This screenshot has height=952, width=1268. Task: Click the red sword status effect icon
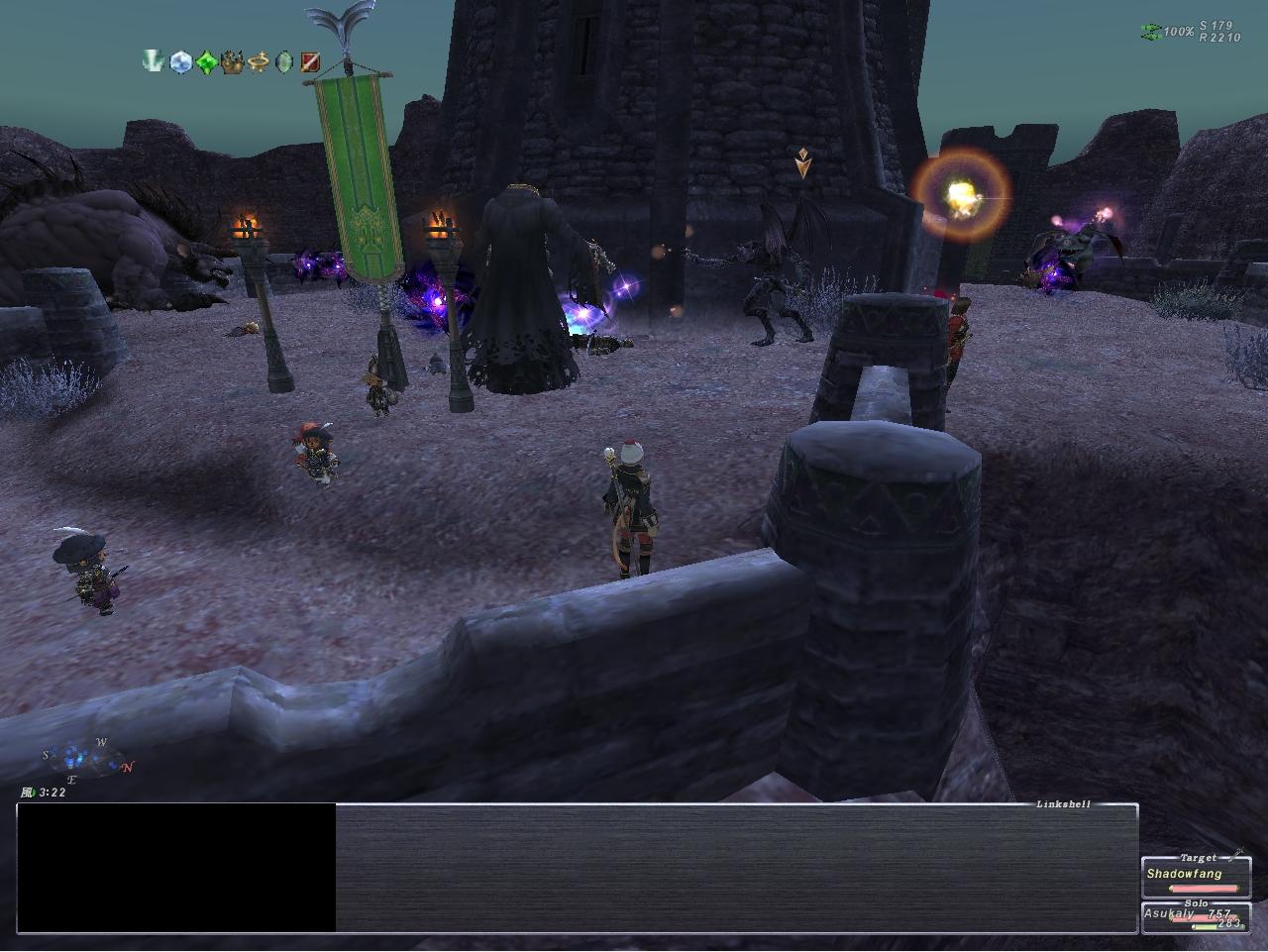tap(310, 61)
